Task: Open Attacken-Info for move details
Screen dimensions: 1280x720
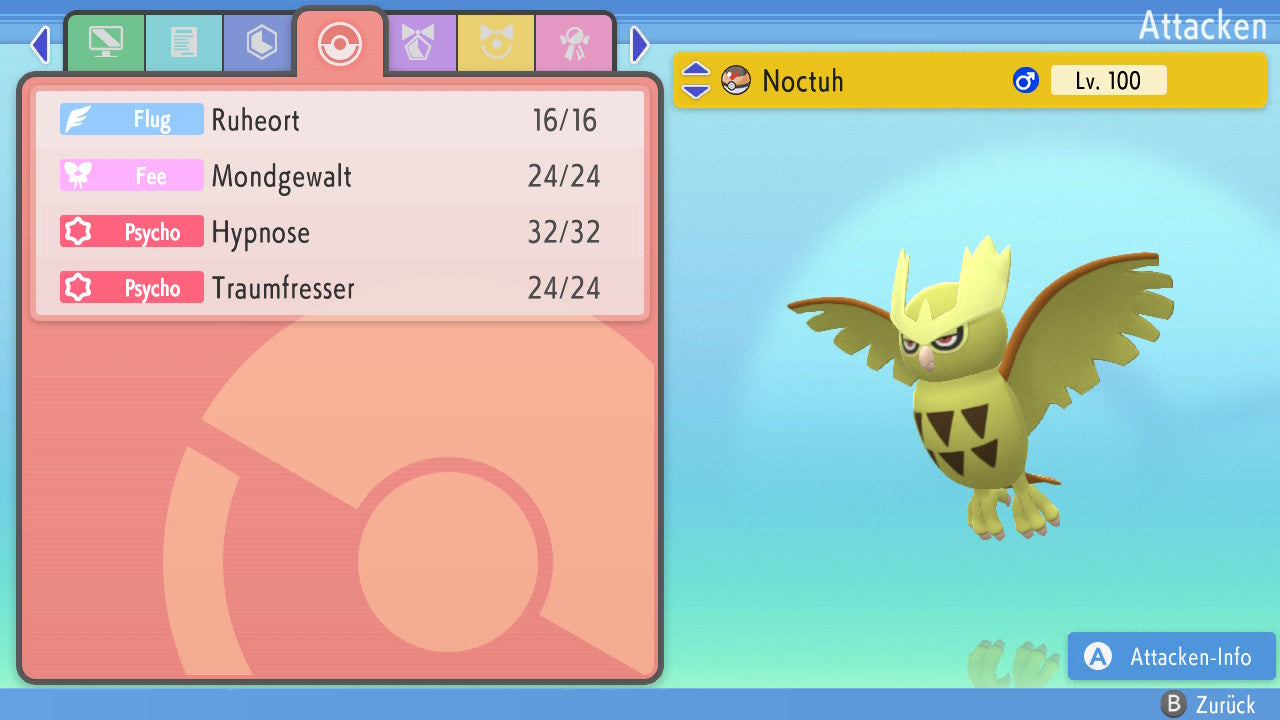Action: coord(1171,657)
